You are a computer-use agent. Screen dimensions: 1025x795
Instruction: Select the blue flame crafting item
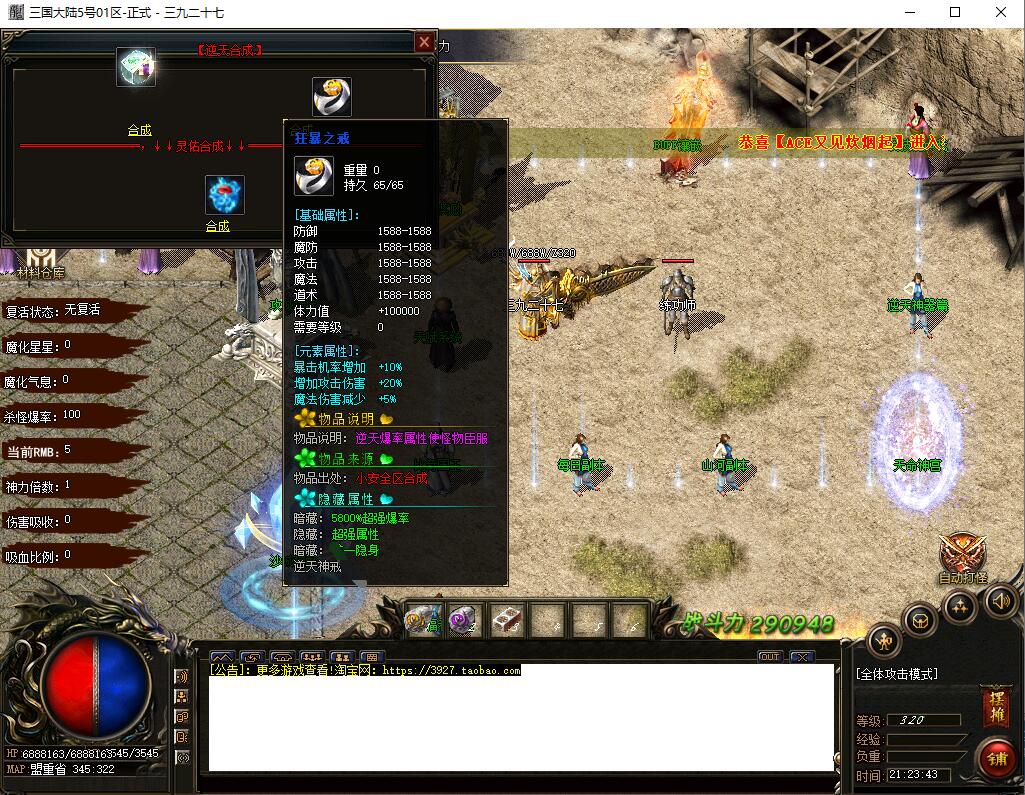point(224,195)
